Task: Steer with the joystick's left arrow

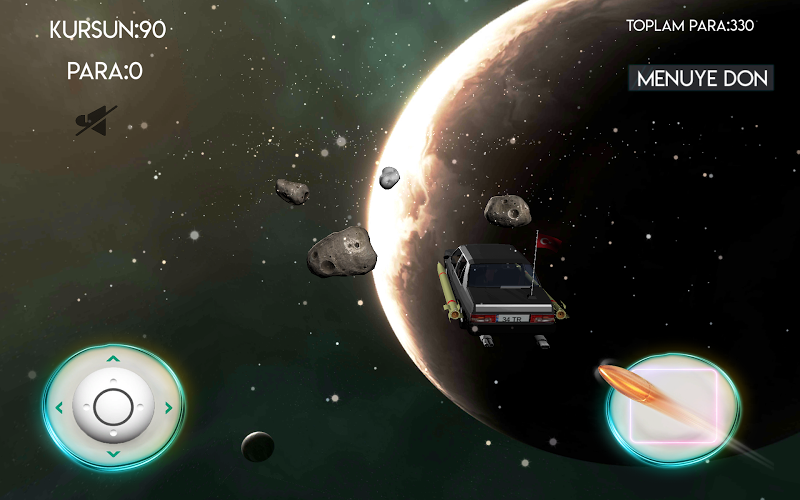Action: click(60, 407)
